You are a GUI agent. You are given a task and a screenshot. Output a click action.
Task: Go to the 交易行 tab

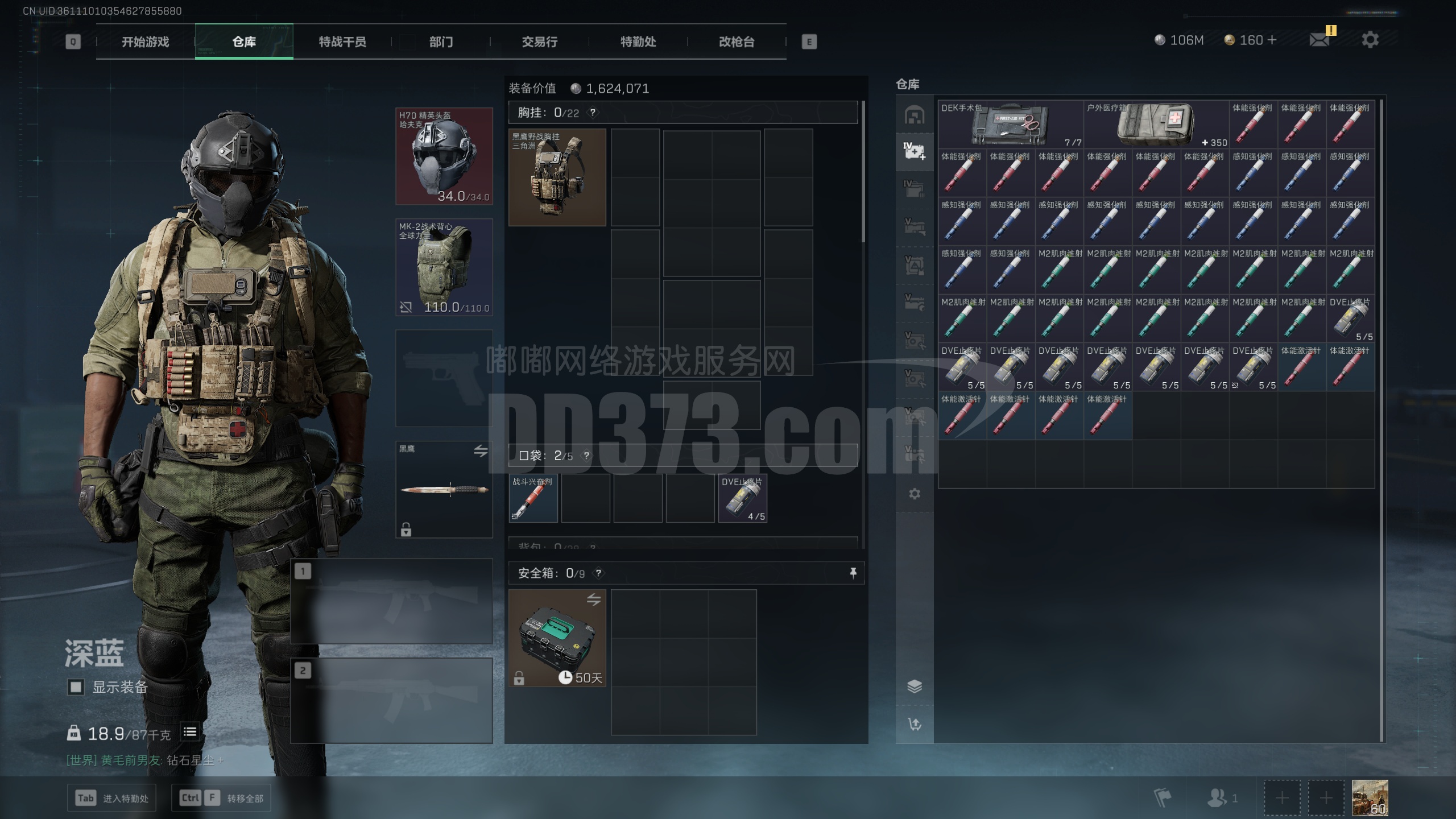(x=539, y=42)
